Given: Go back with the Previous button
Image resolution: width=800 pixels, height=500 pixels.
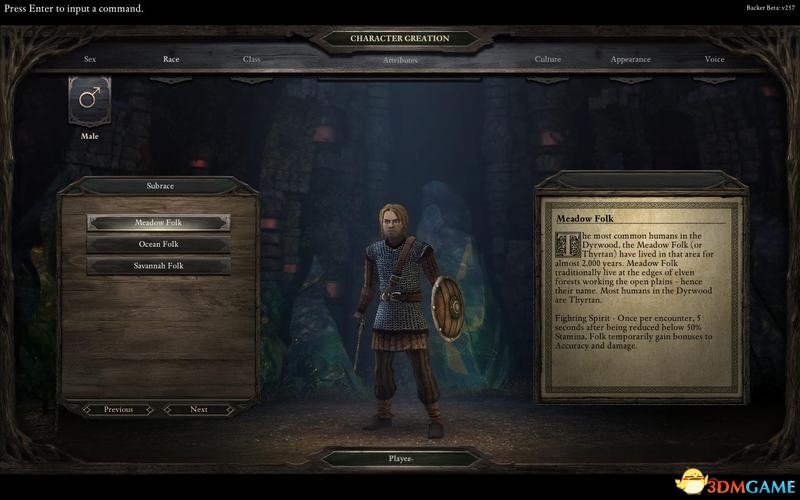Looking at the screenshot, I should [x=118, y=409].
